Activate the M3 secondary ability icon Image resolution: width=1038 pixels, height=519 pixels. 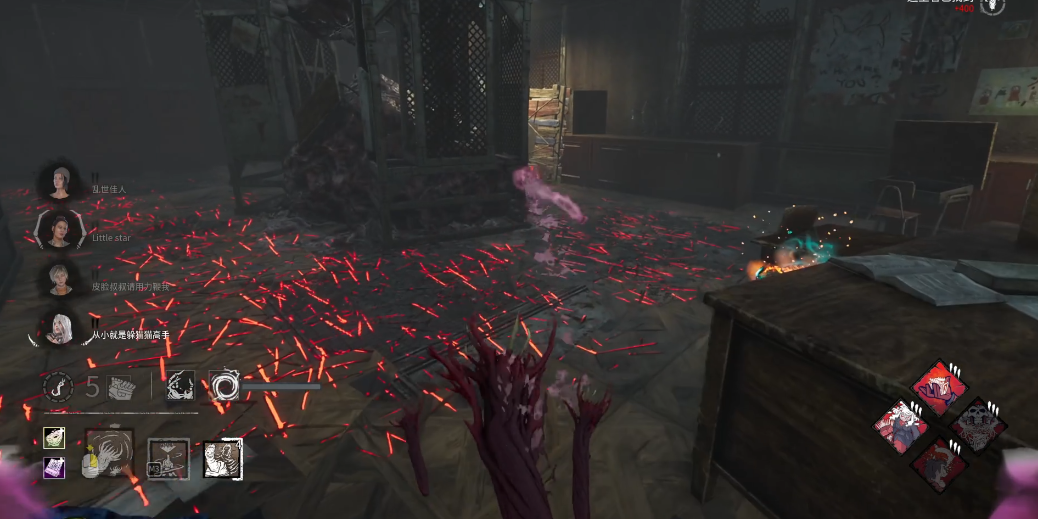coord(167,458)
